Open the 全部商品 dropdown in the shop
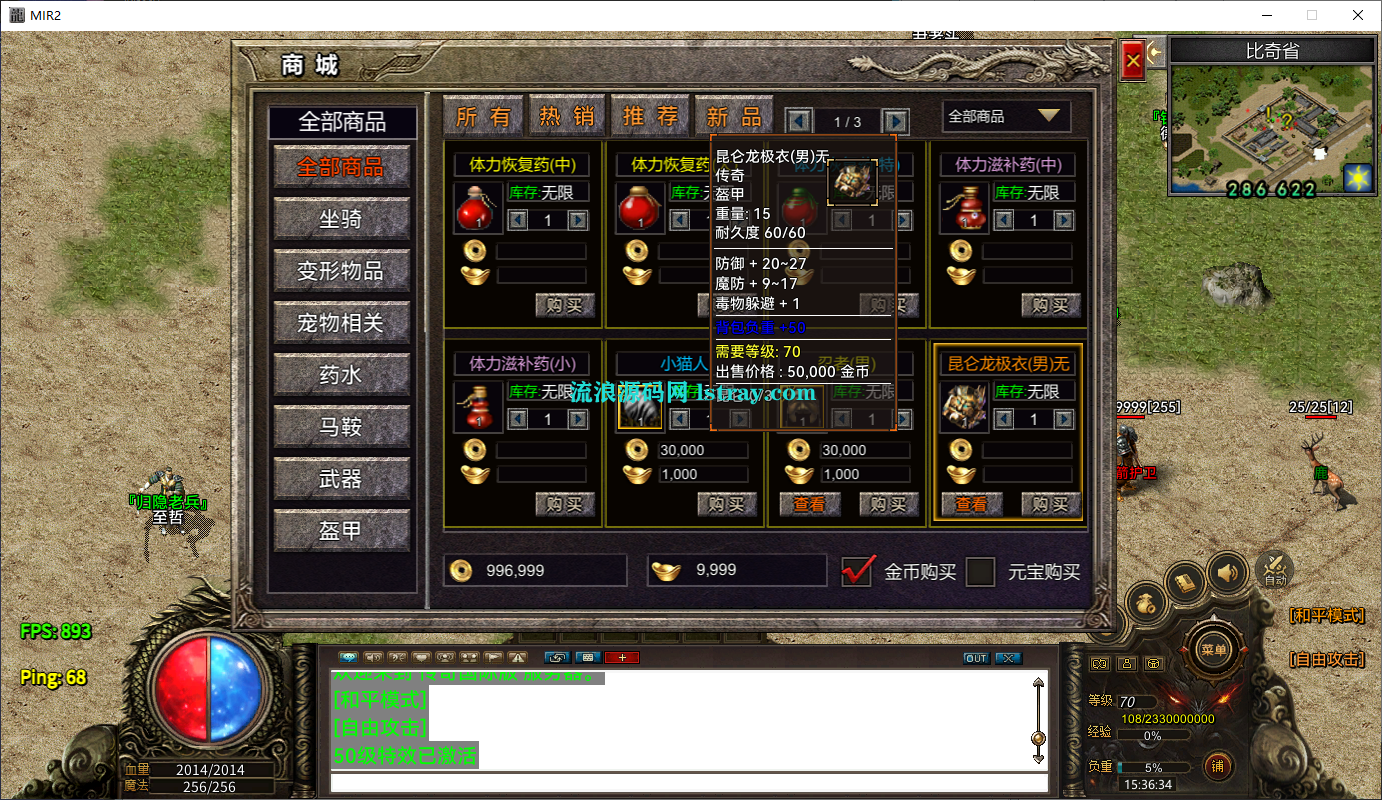This screenshot has width=1382, height=800. (x=1006, y=117)
